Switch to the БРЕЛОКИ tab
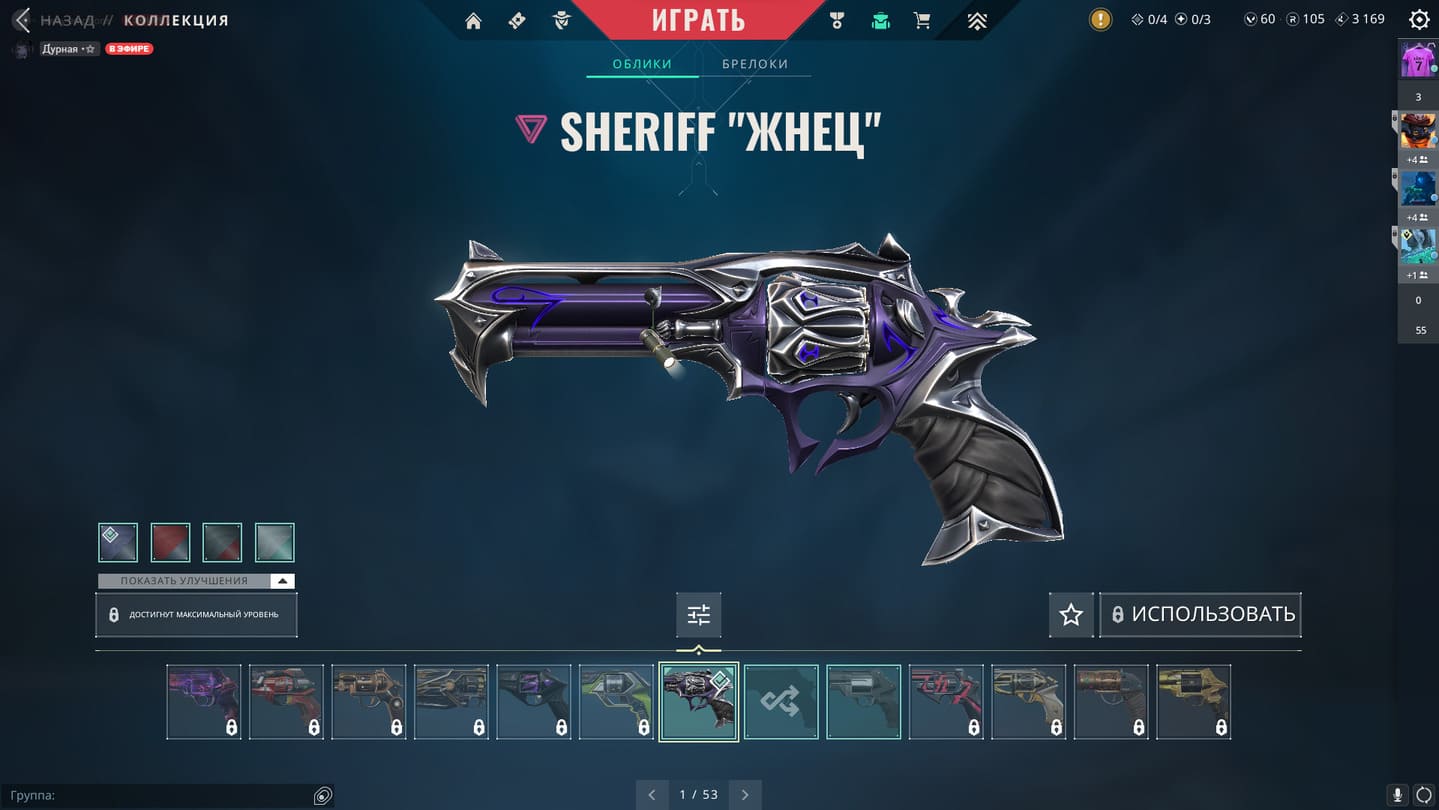 pos(755,64)
